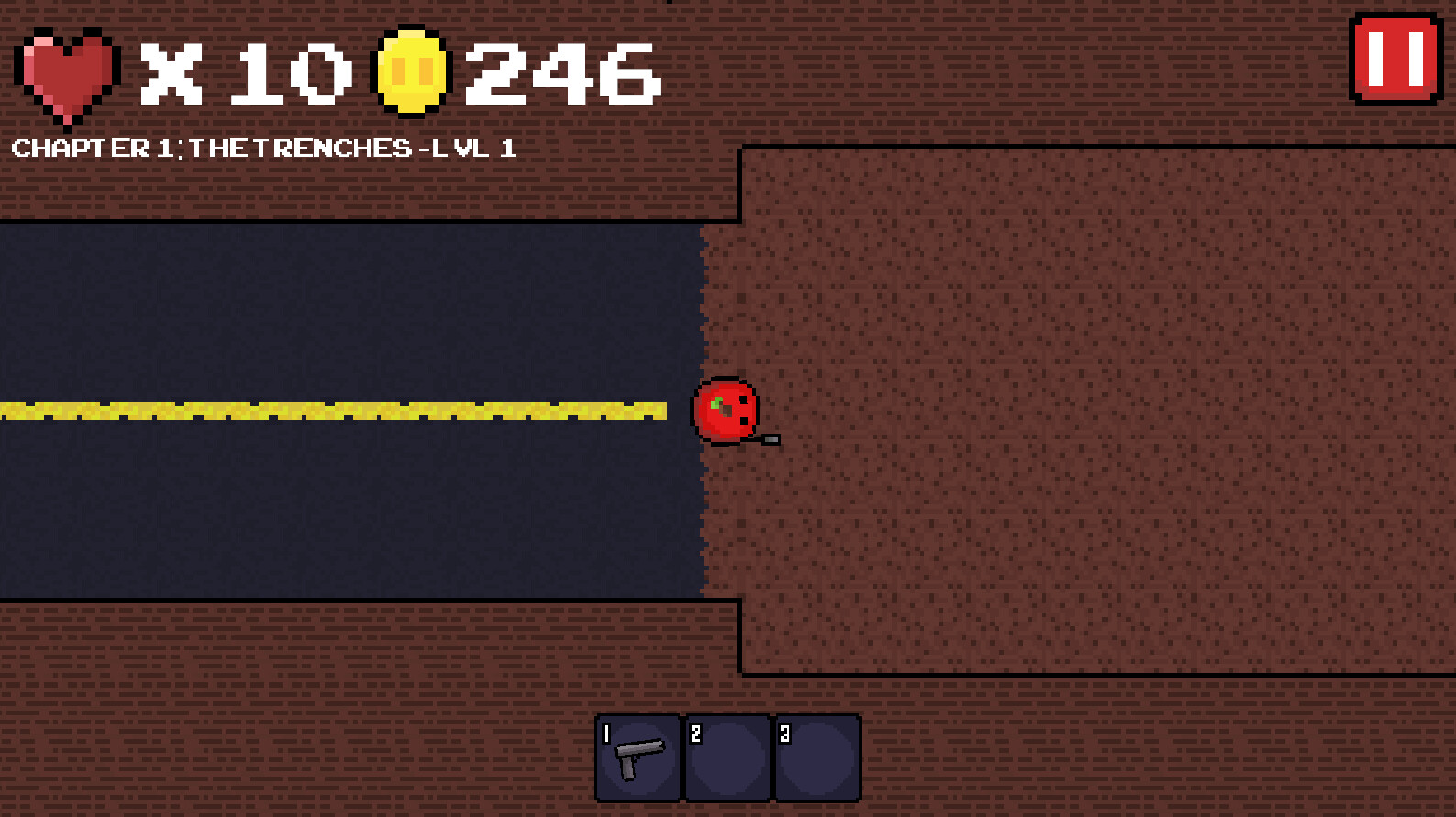The image size is (1456, 817).
Task: Pause the game with the red pause button
Action: click(1393, 61)
